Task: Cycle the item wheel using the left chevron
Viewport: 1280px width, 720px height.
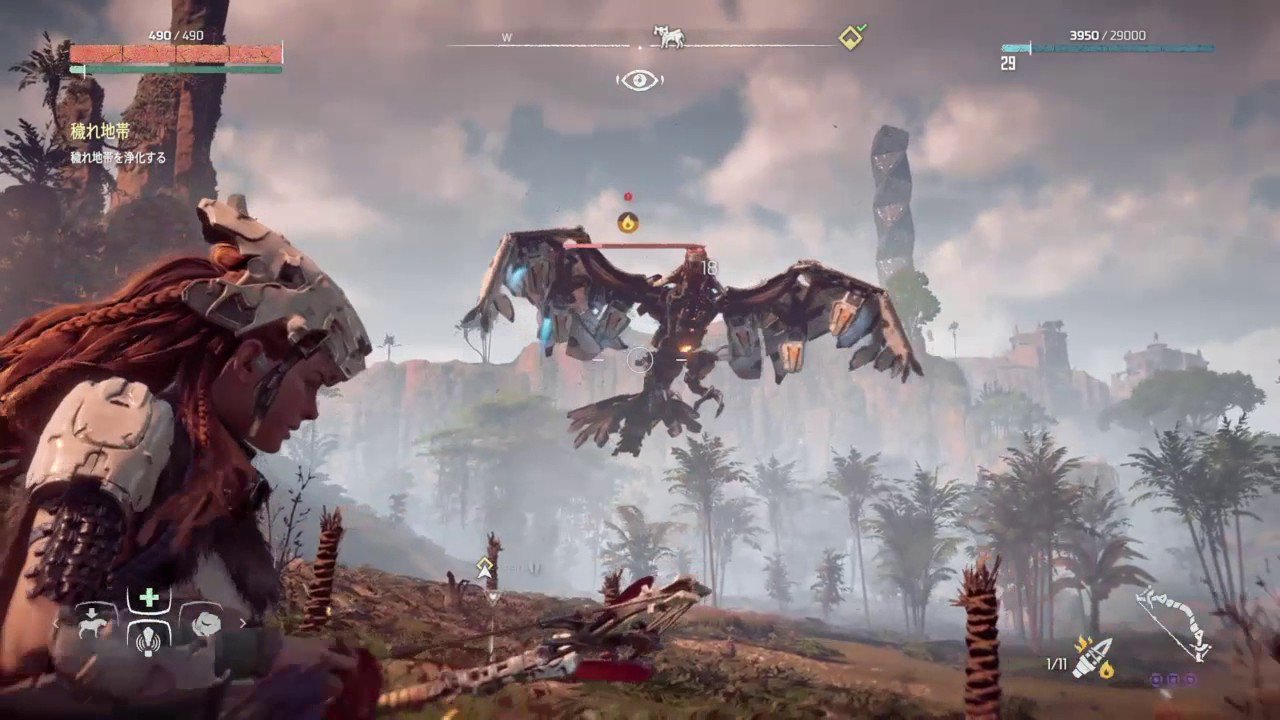Action: pos(55,623)
